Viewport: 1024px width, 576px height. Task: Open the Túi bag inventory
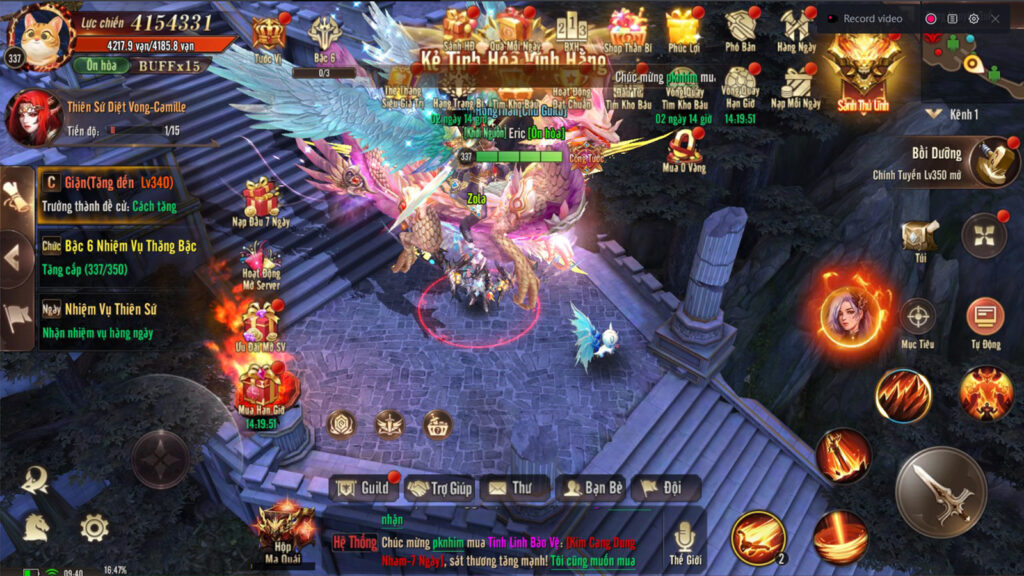tap(919, 239)
